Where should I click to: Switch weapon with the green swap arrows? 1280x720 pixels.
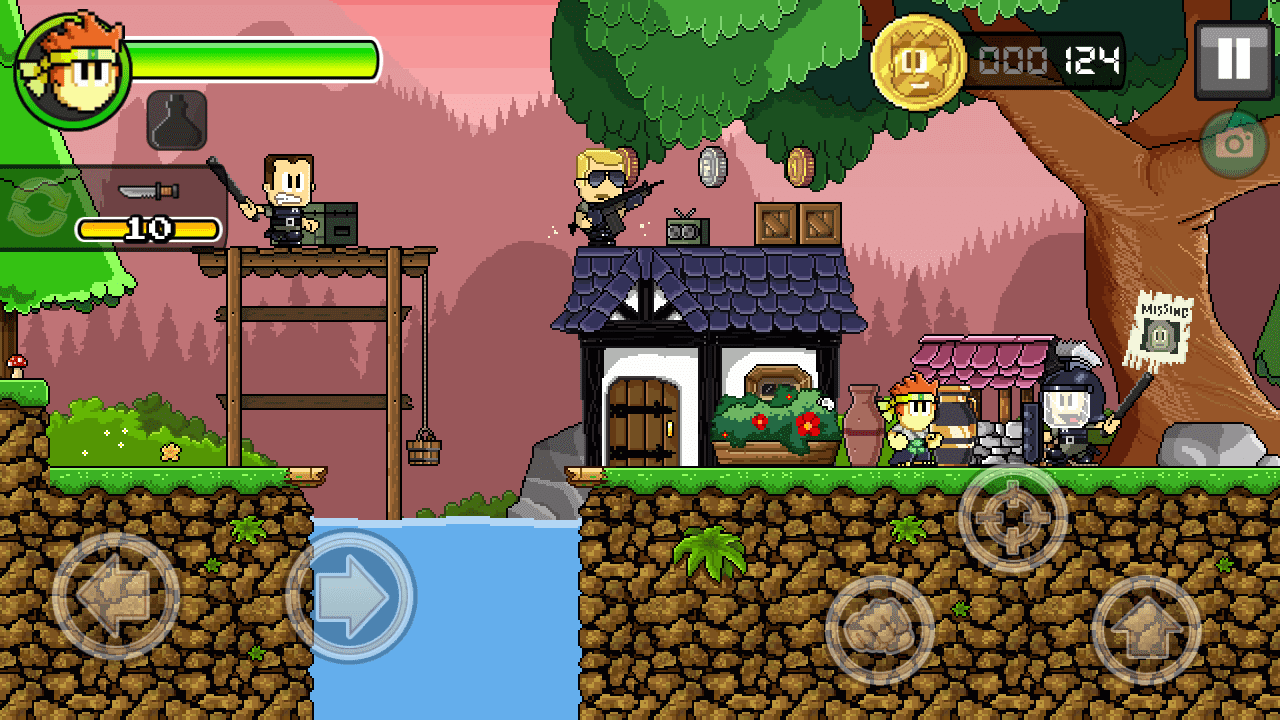pyautogui.click(x=35, y=210)
